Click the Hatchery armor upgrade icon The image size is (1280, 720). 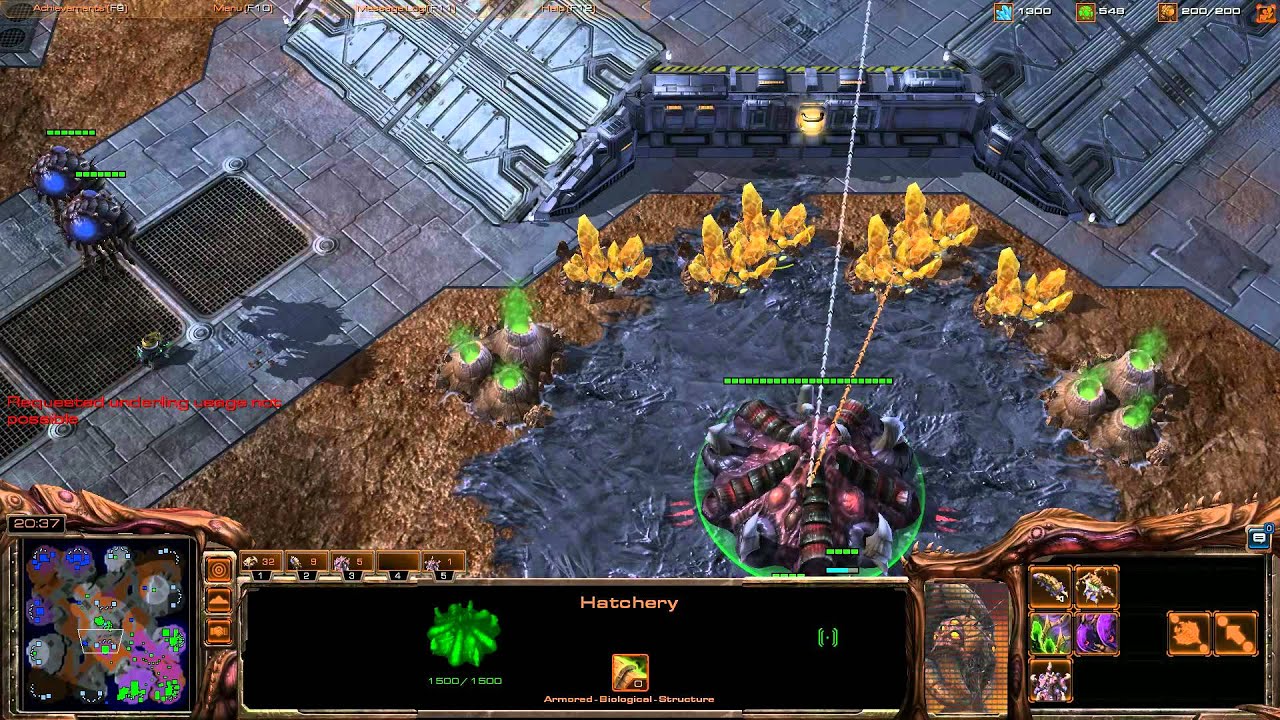pos(630,672)
